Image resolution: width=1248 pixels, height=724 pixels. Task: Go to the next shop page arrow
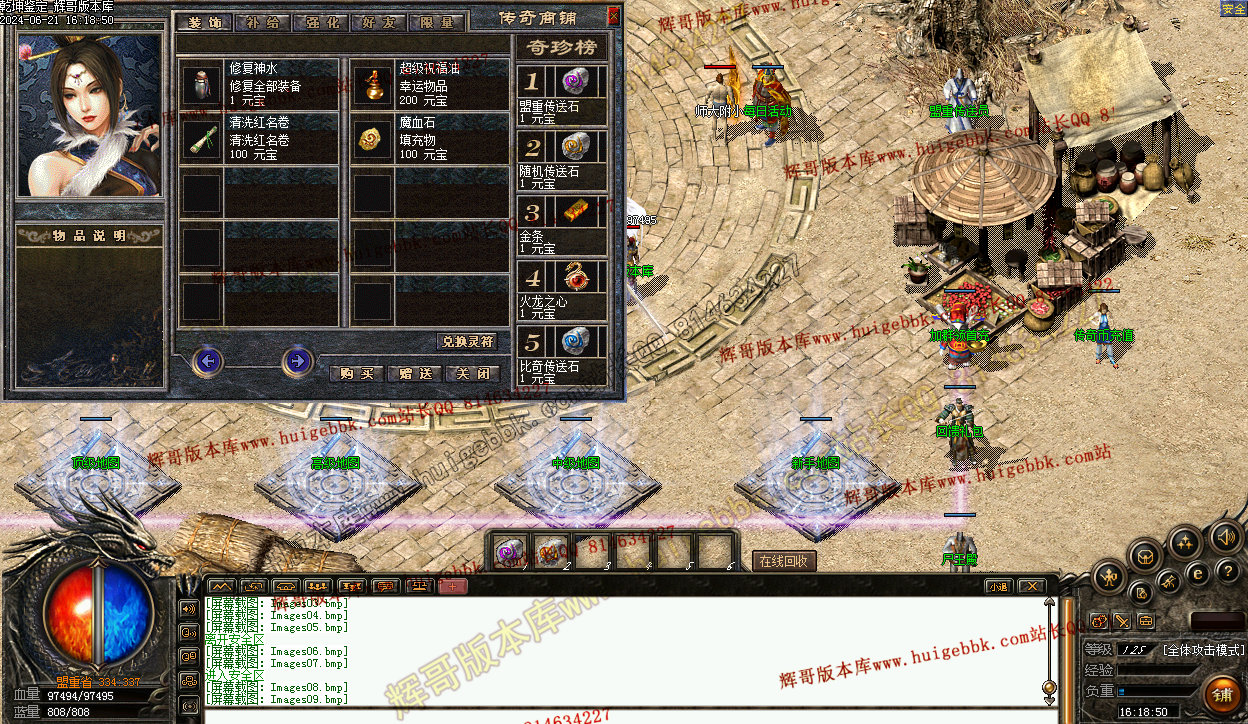297,360
